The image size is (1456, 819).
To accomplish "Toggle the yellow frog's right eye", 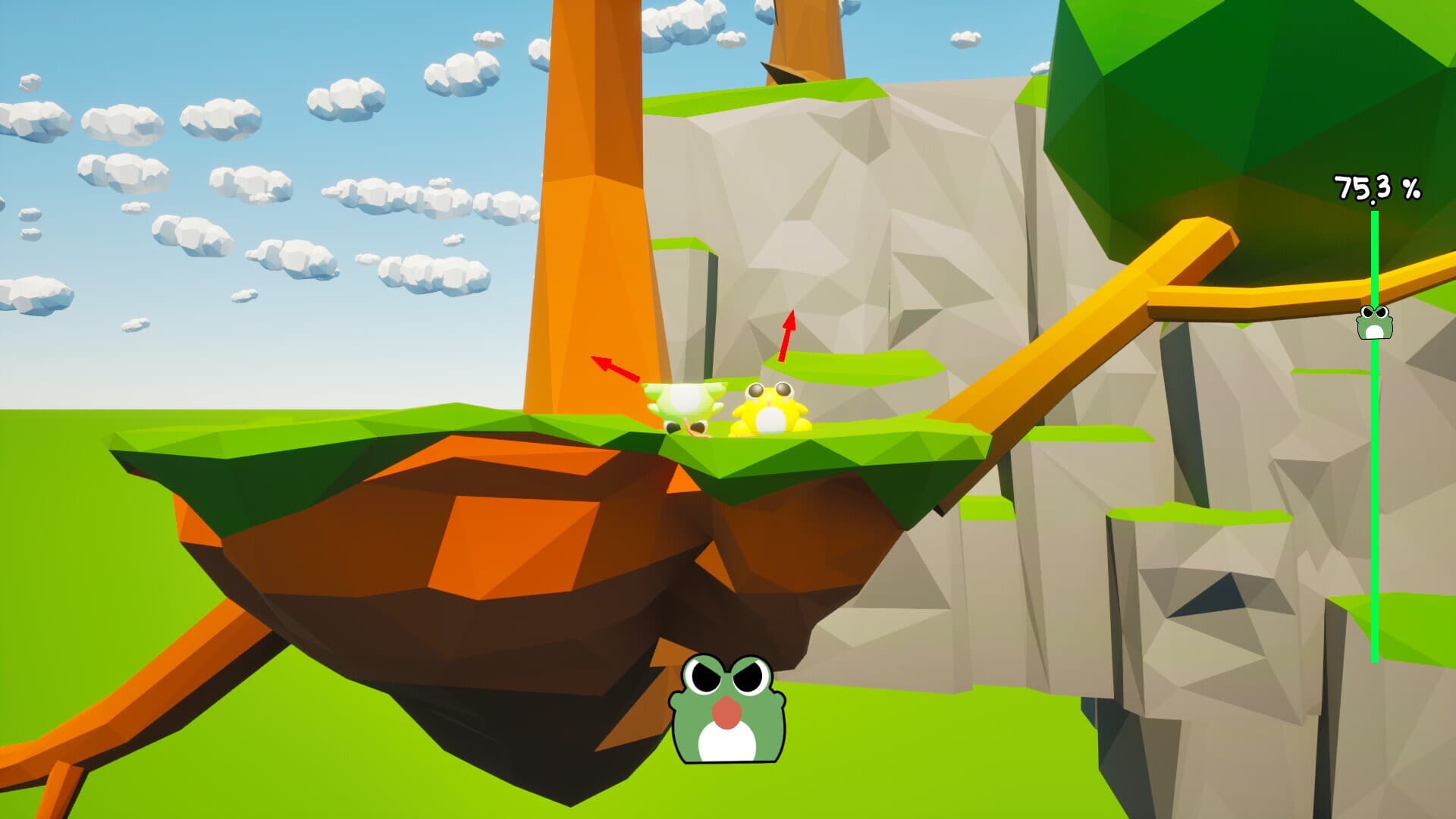I will [785, 390].
